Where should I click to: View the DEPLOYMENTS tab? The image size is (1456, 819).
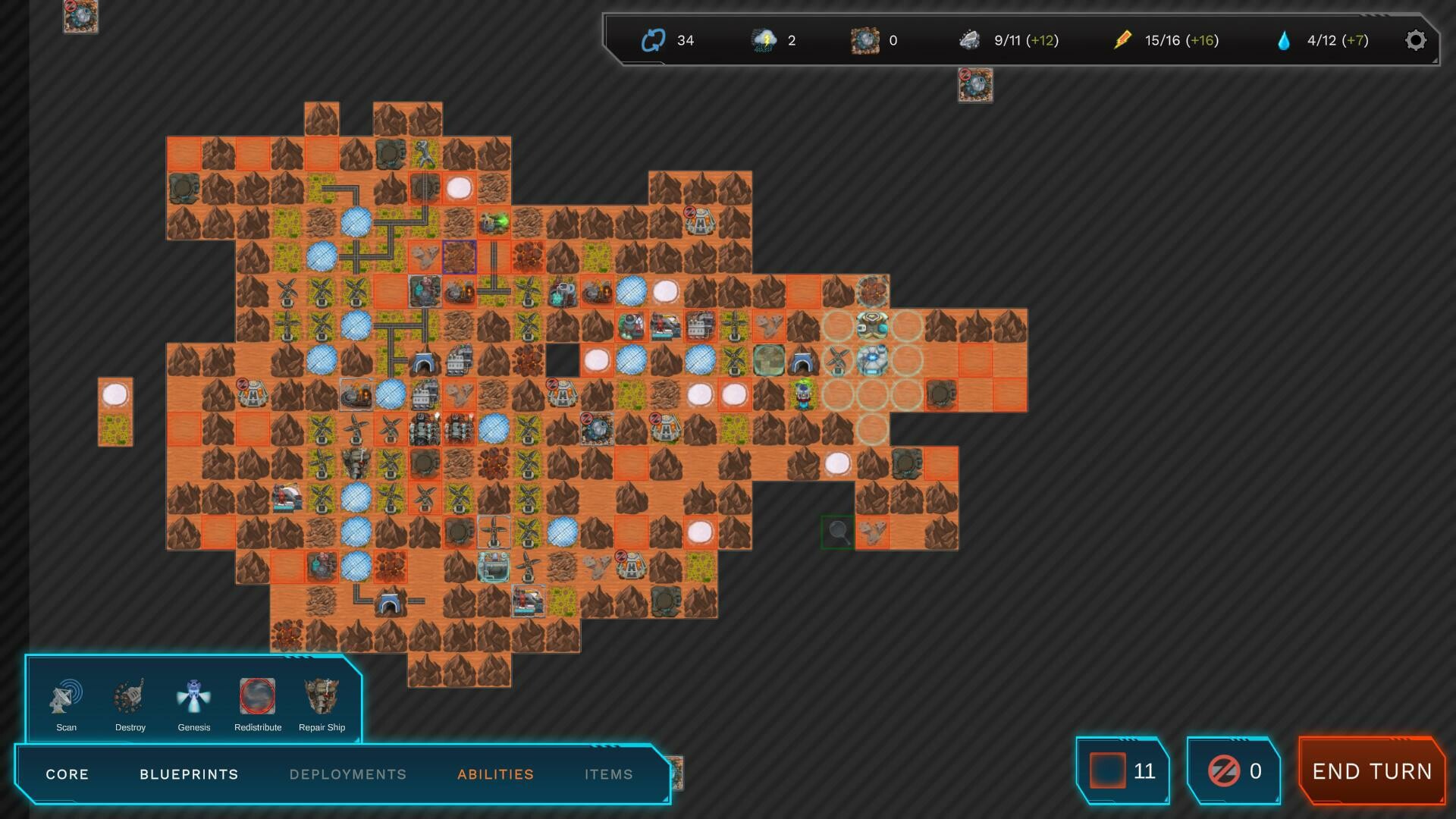pos(348,774)
